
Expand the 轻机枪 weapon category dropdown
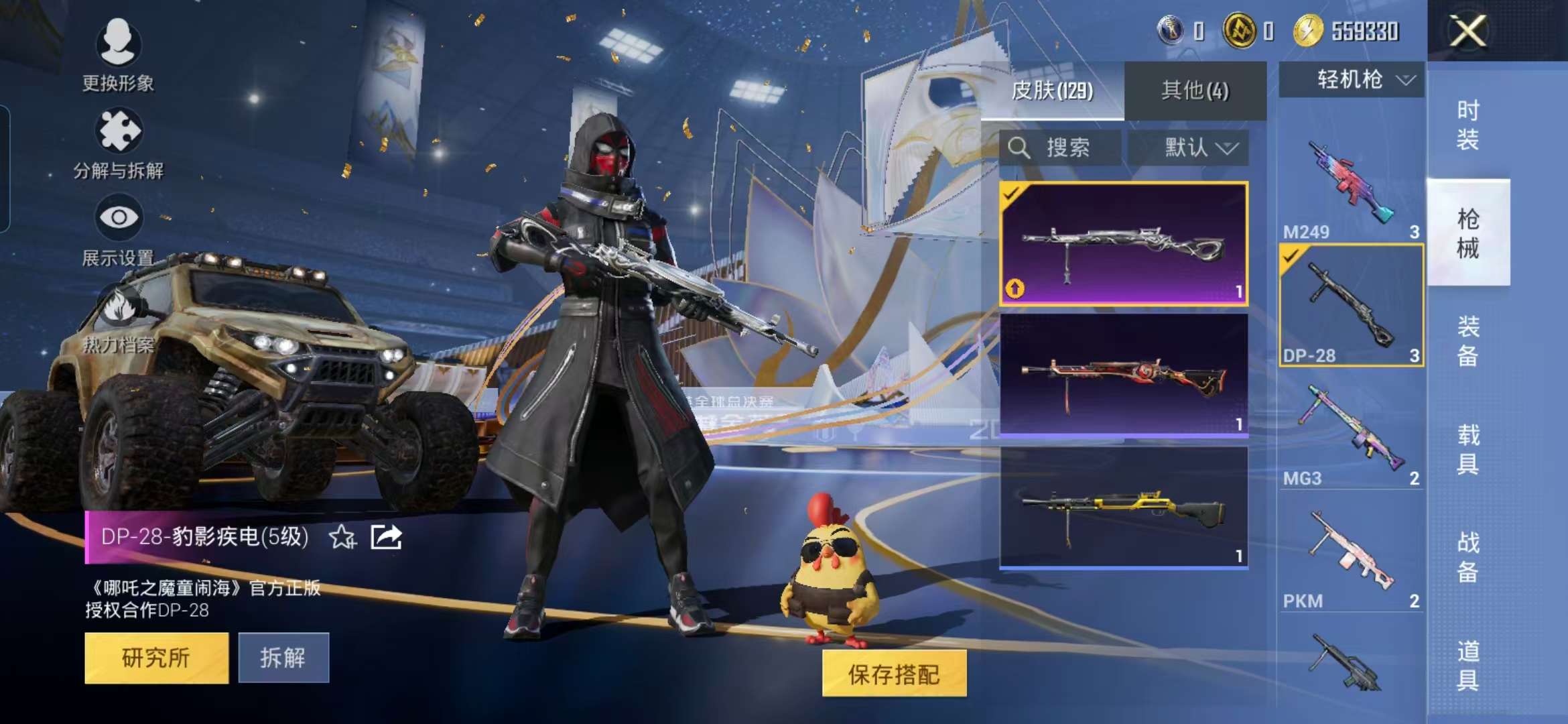pyautogui.click(x=1352, y=79)
